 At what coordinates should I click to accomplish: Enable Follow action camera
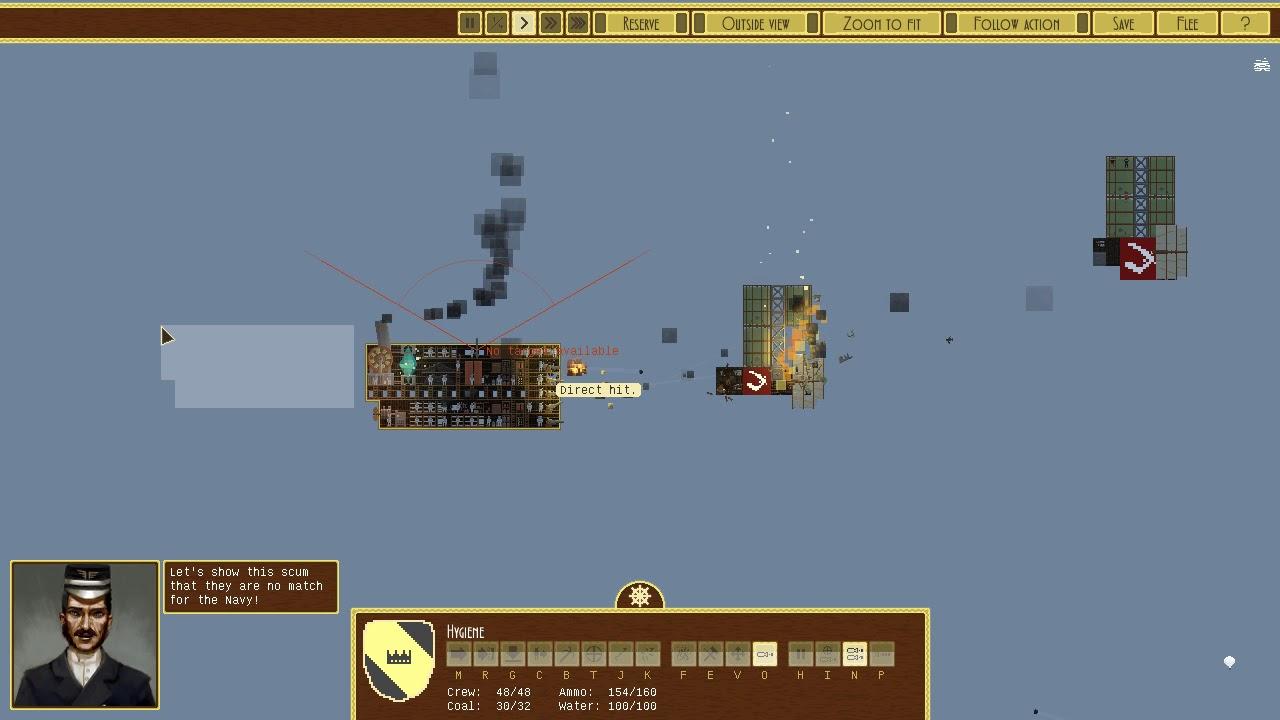click(1016, 23)
